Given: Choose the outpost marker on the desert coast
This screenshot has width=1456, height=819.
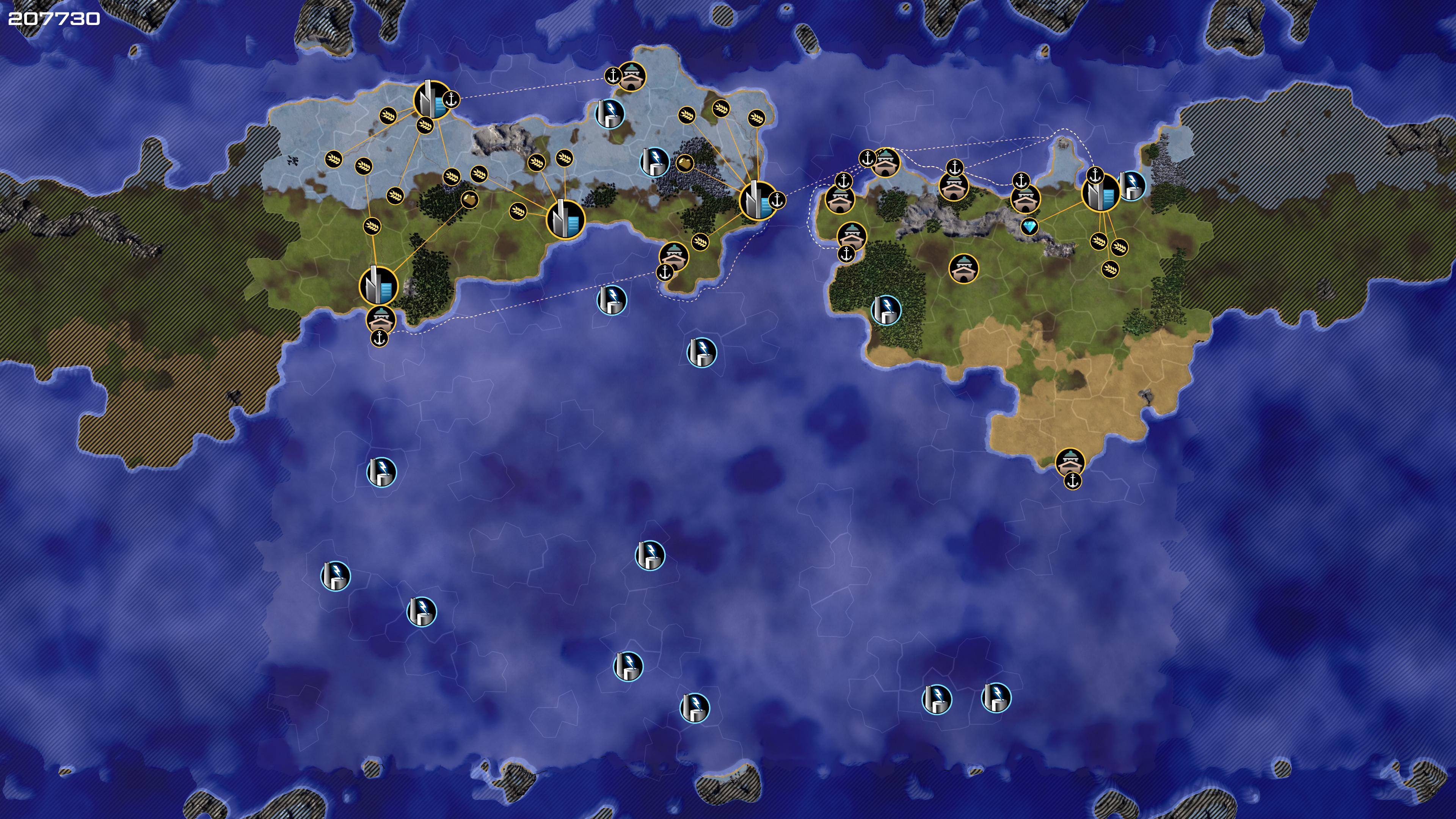Looking at the screenshot, I should (1069, 462).
